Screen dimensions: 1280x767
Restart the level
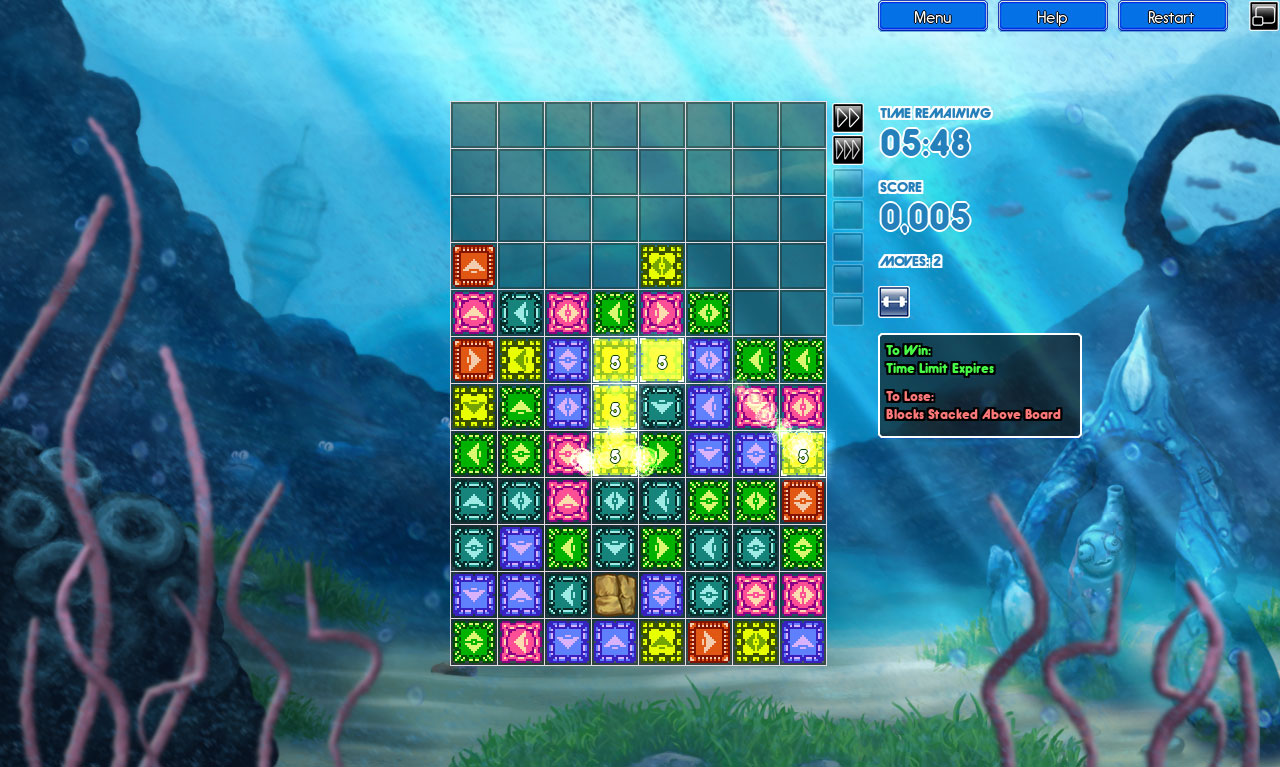click(x=1172, y=16)
